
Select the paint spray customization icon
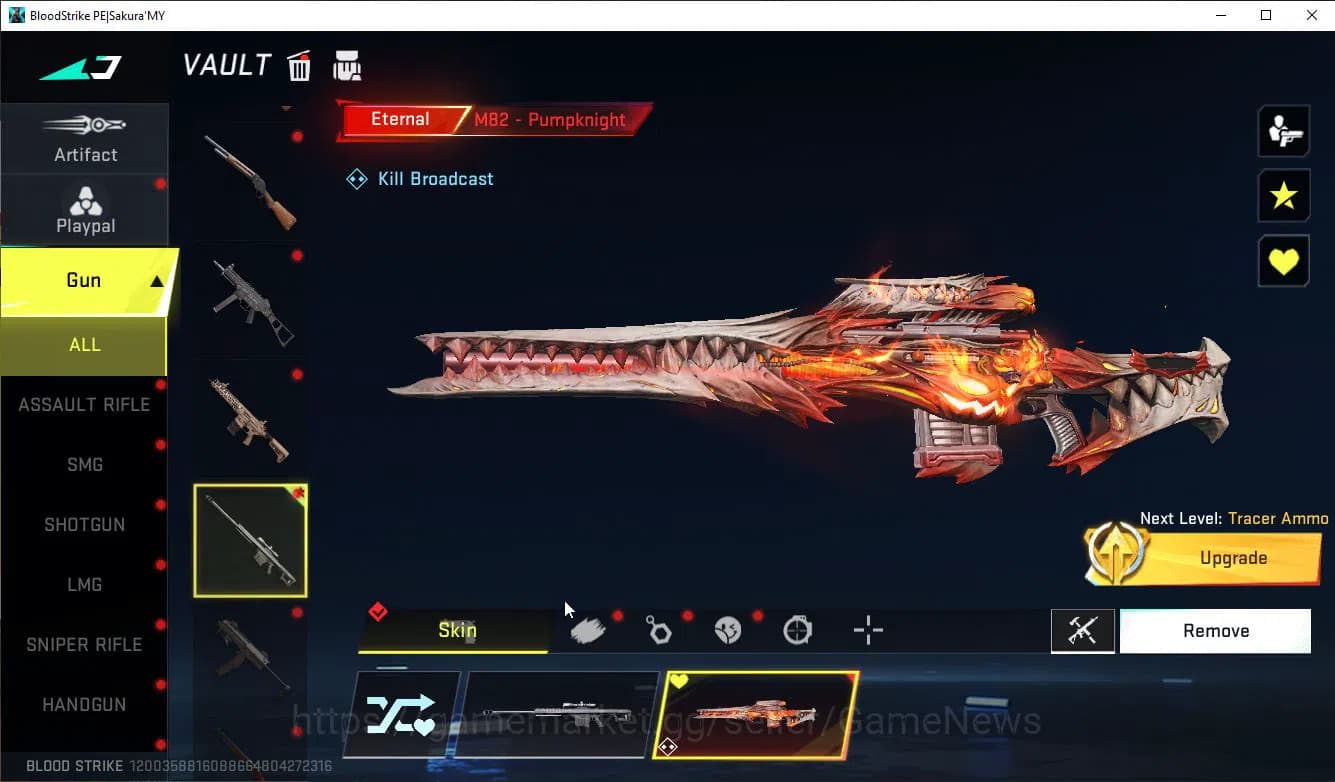pyautogui.click(x=589, y=630)
